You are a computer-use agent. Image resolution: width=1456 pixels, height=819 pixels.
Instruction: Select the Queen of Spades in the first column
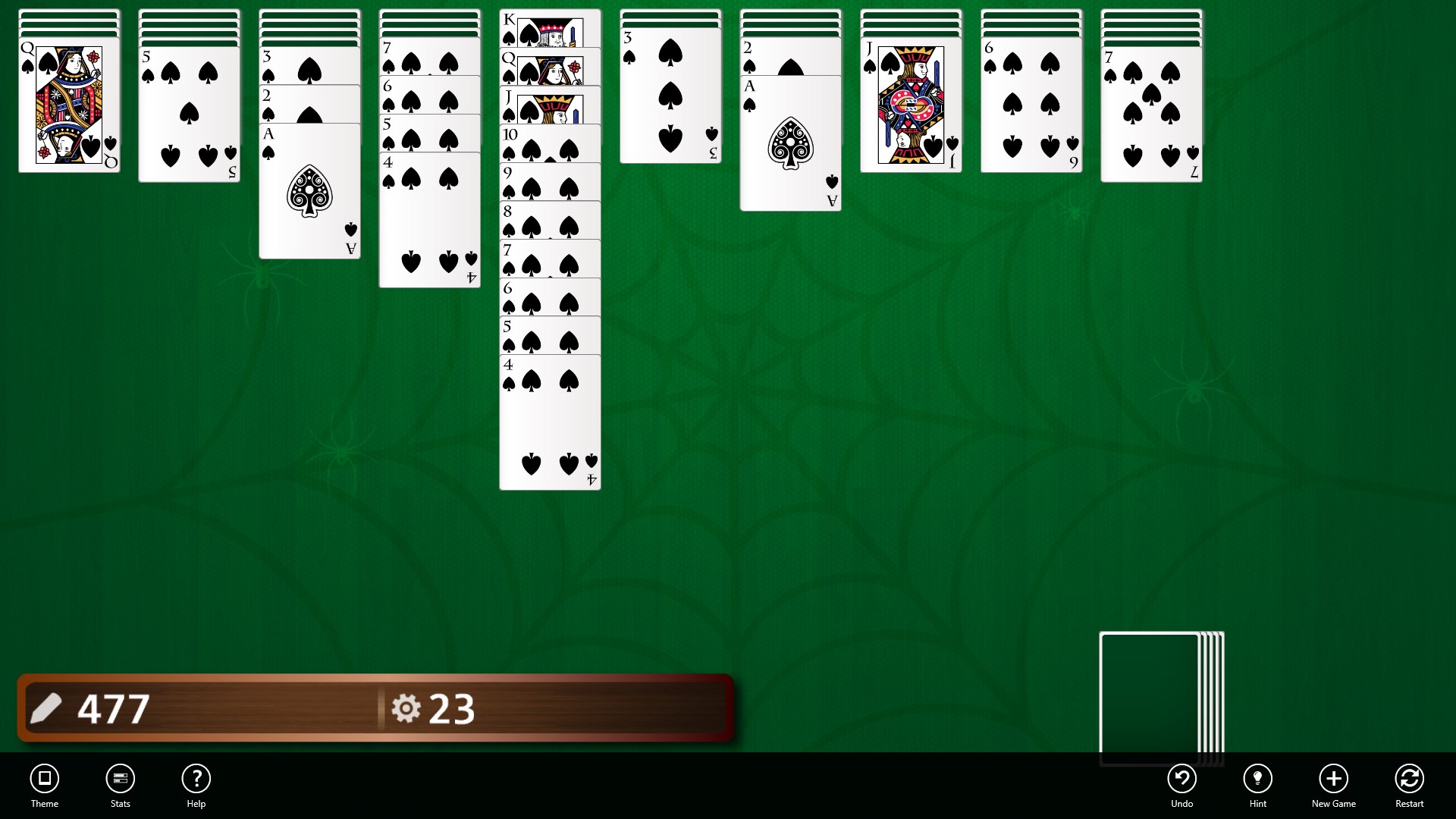coord(68,106)
